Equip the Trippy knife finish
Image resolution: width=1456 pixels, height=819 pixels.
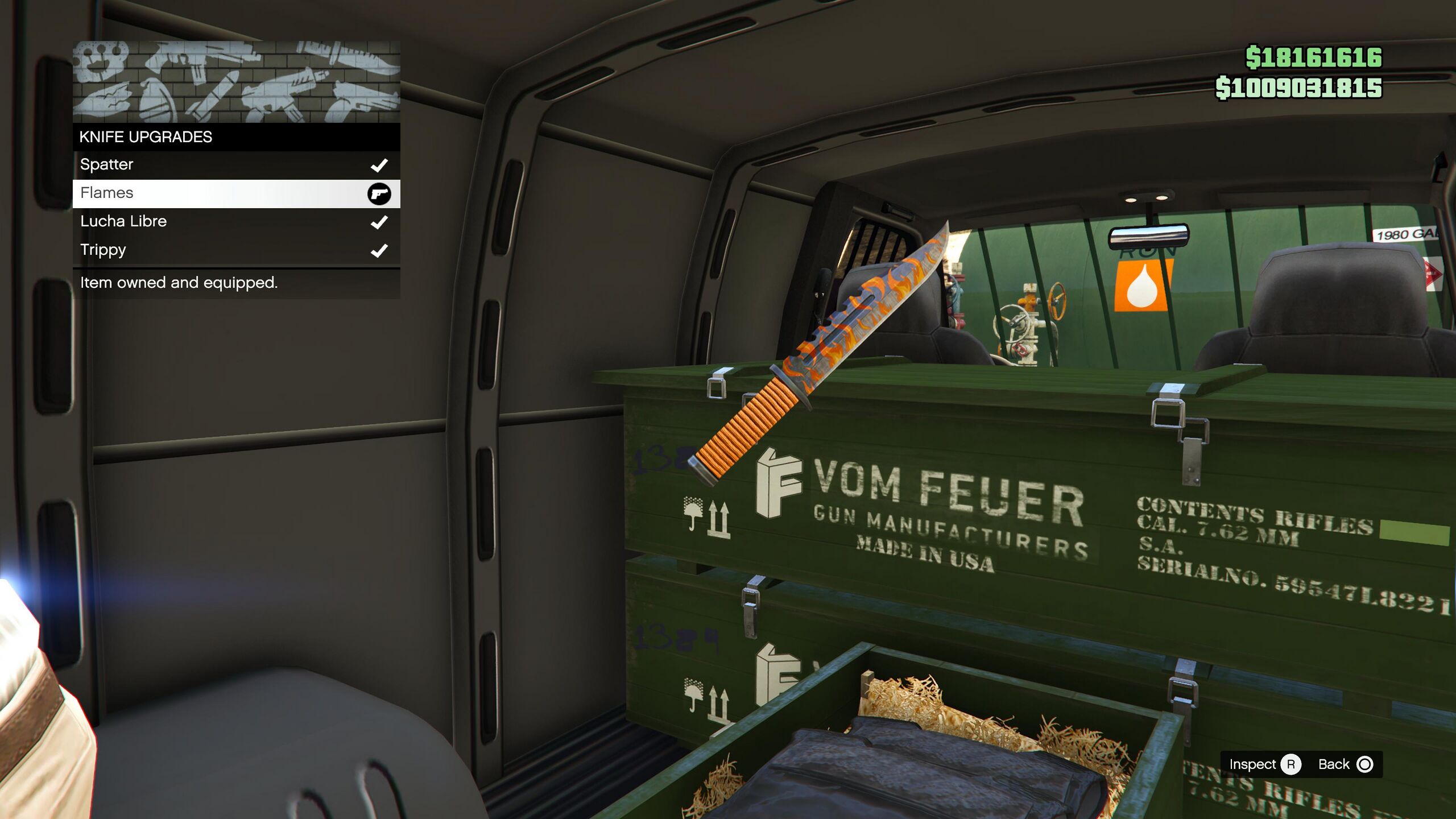coord(236,250)
